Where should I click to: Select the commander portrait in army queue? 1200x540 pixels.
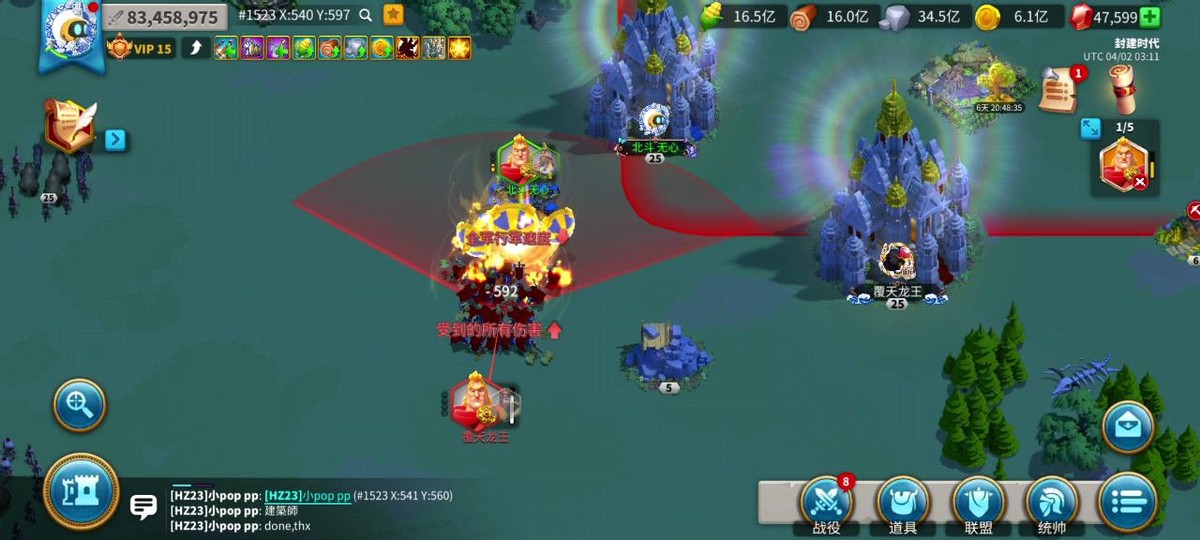[1123, 165]
